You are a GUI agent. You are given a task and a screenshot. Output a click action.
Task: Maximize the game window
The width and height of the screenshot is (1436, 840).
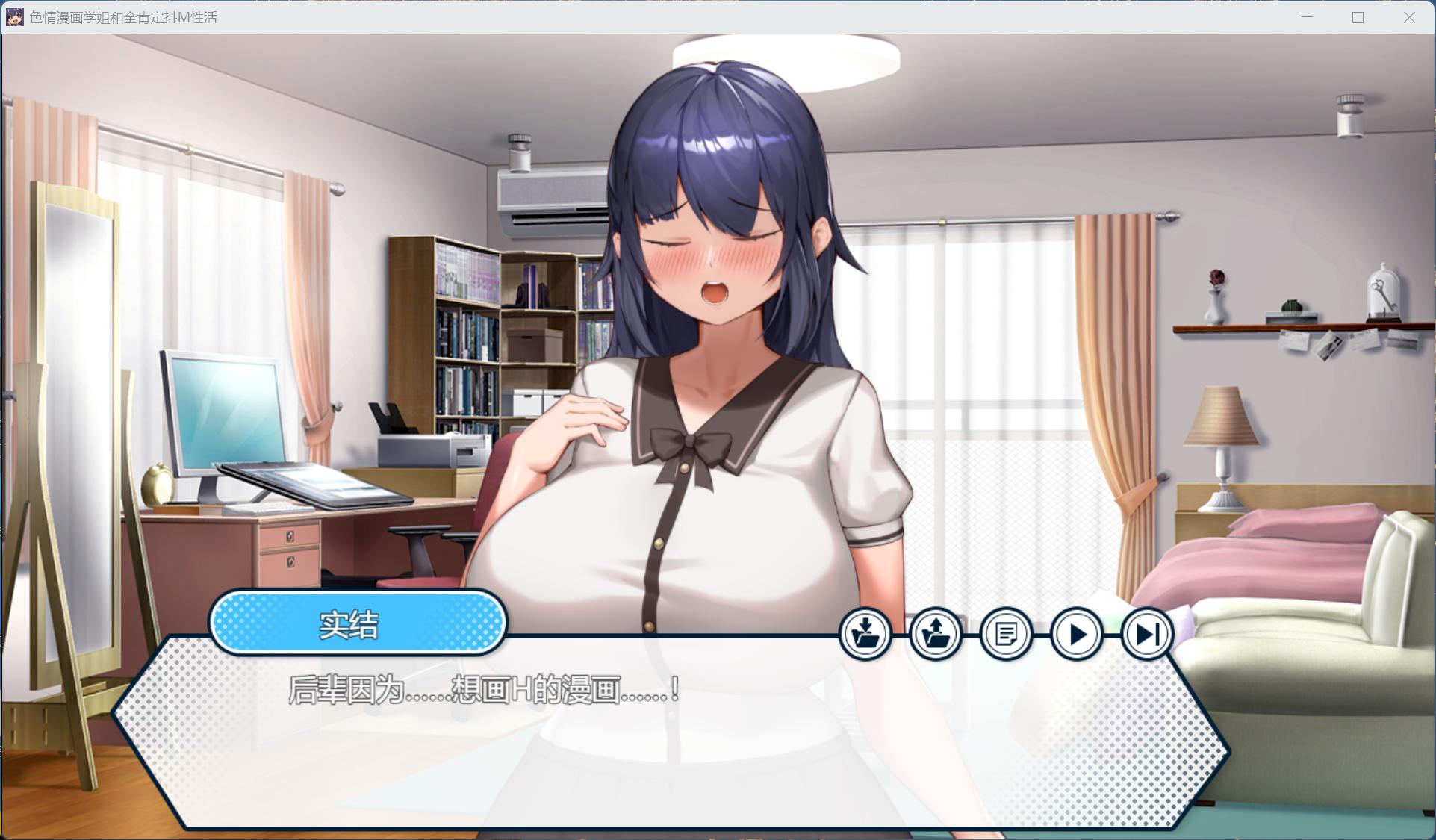1358,17
